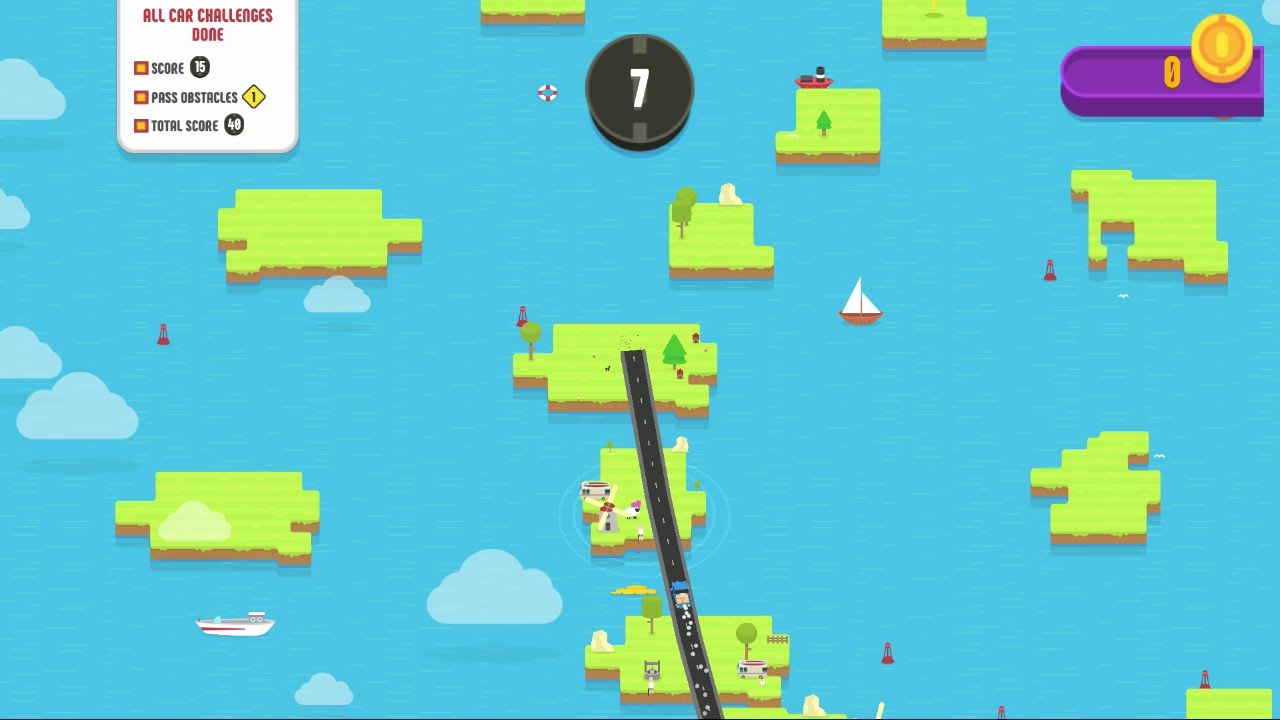This screenshot has width=1280, height=720.
Task: Check the Pass Obstacles challenge checkbox
Action: 140,97
